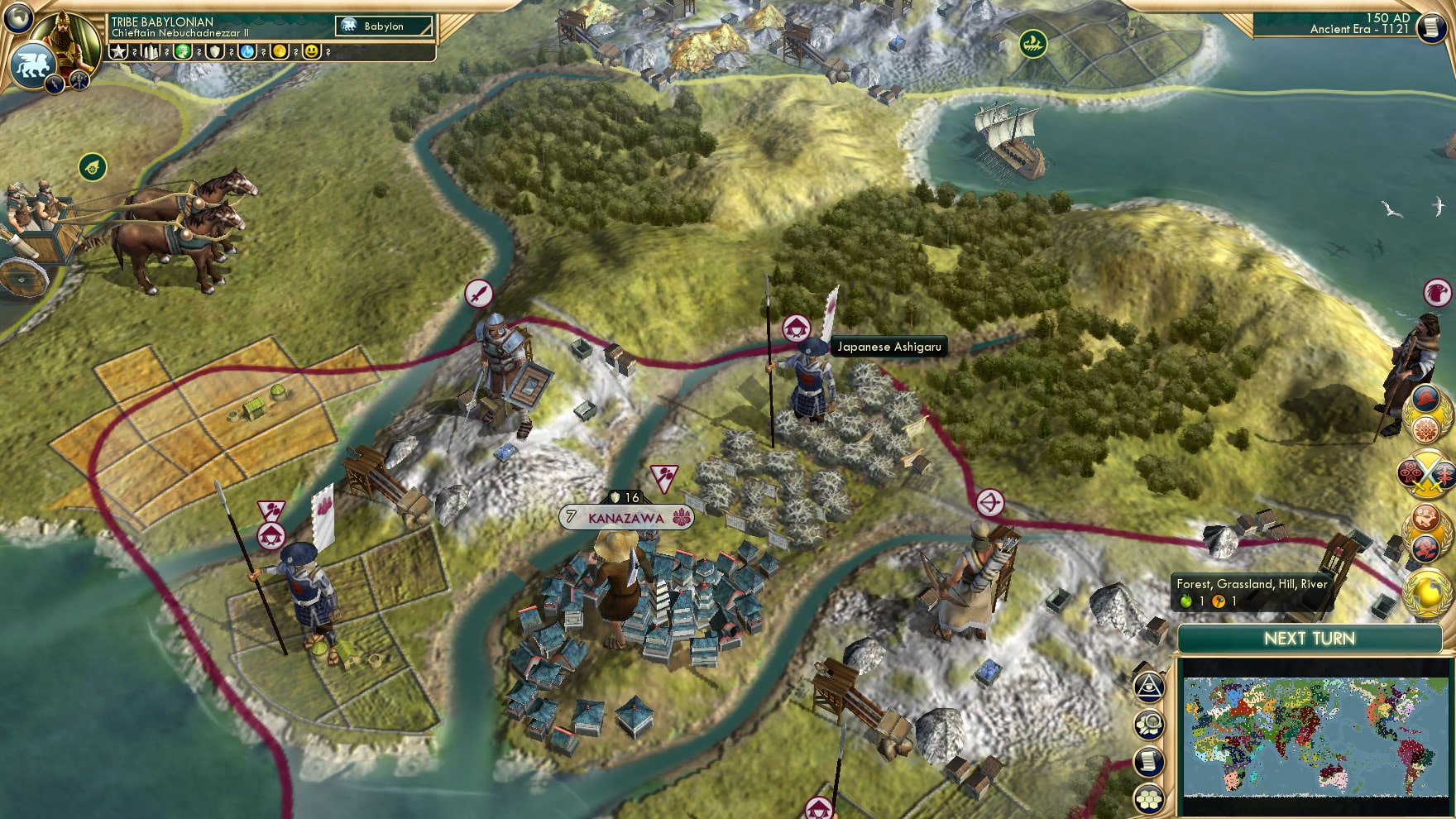This screenshot has height=819, width=1456.
Task: Click the science flask icon in the top bar
Action: [x=248, y=51]
